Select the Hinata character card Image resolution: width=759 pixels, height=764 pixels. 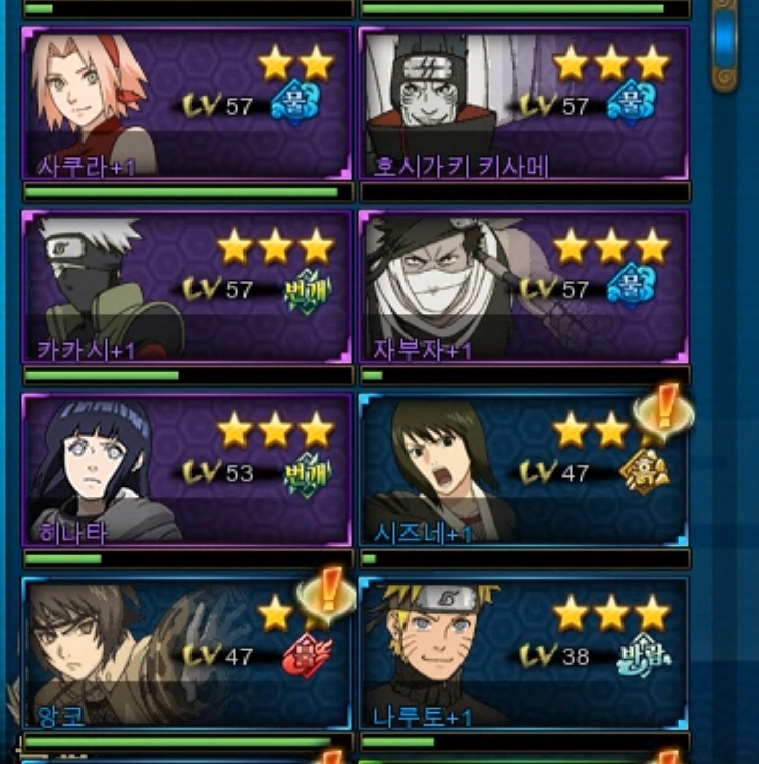click(x=187, y=470)
